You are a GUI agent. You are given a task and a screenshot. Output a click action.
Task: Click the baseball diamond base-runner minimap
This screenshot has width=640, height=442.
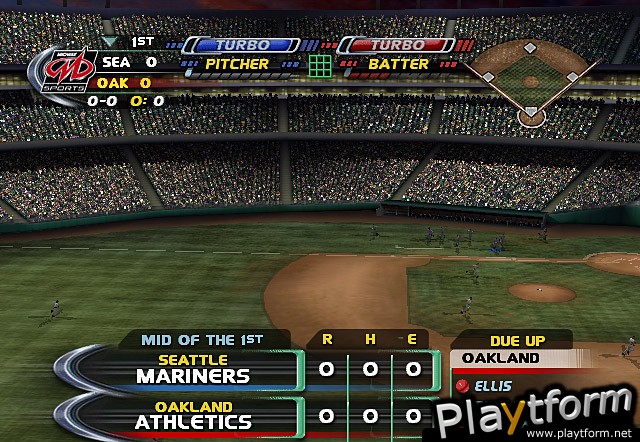click(x=530, y=79)
